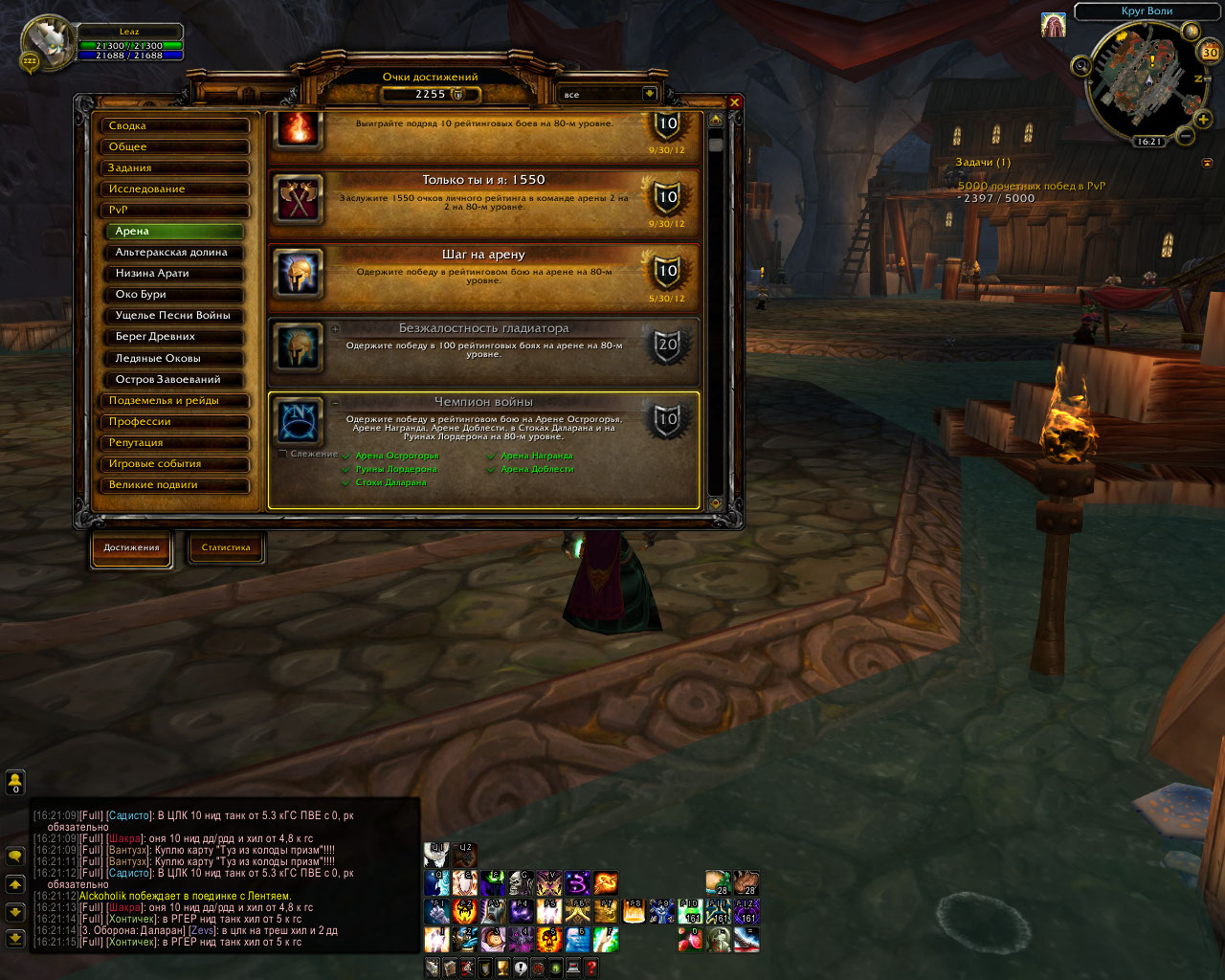Open the Сводка category
The image size is (1225, 980).
(175, 125)
